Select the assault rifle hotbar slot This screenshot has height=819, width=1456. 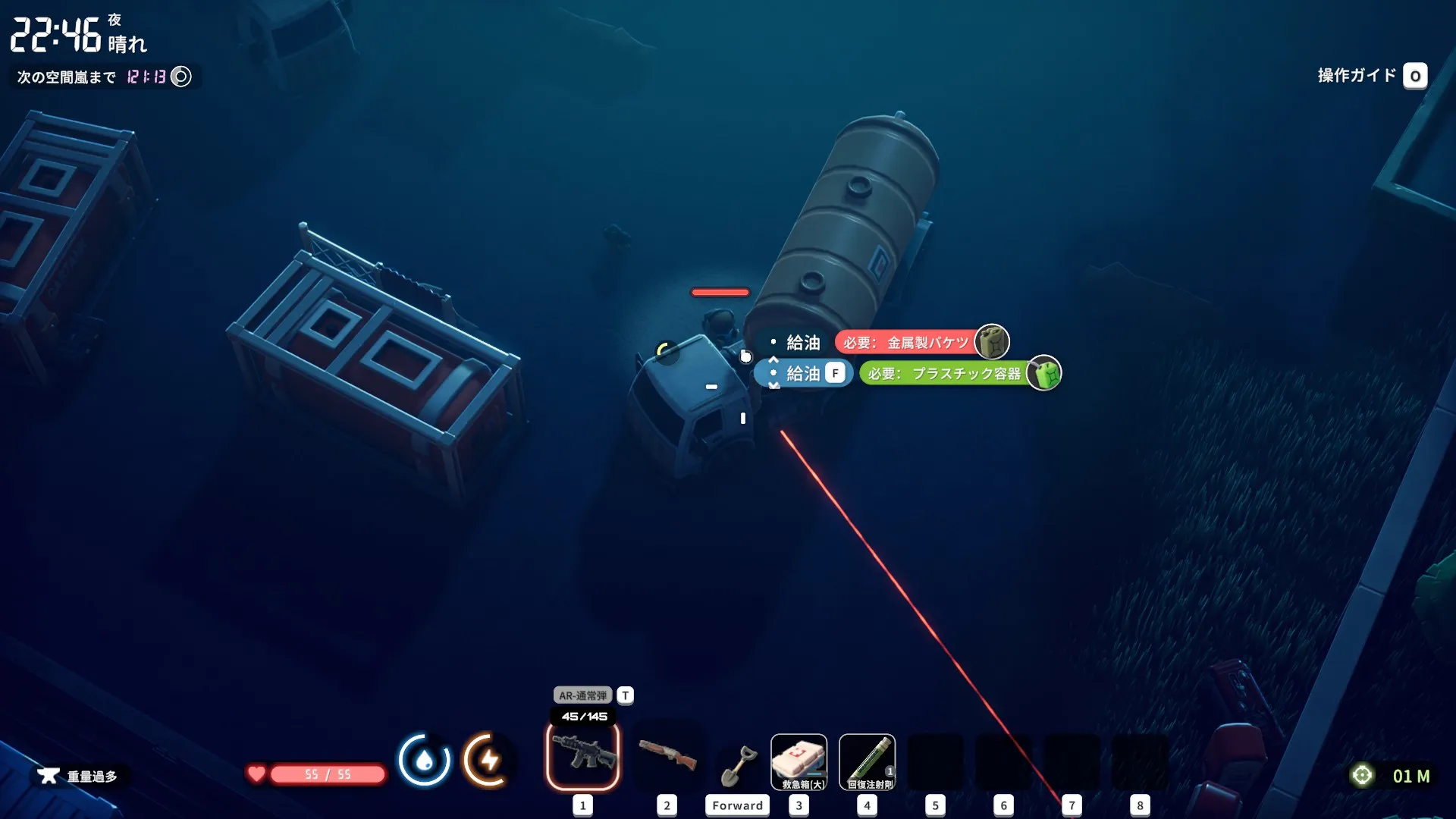click(x=582, y=755)
